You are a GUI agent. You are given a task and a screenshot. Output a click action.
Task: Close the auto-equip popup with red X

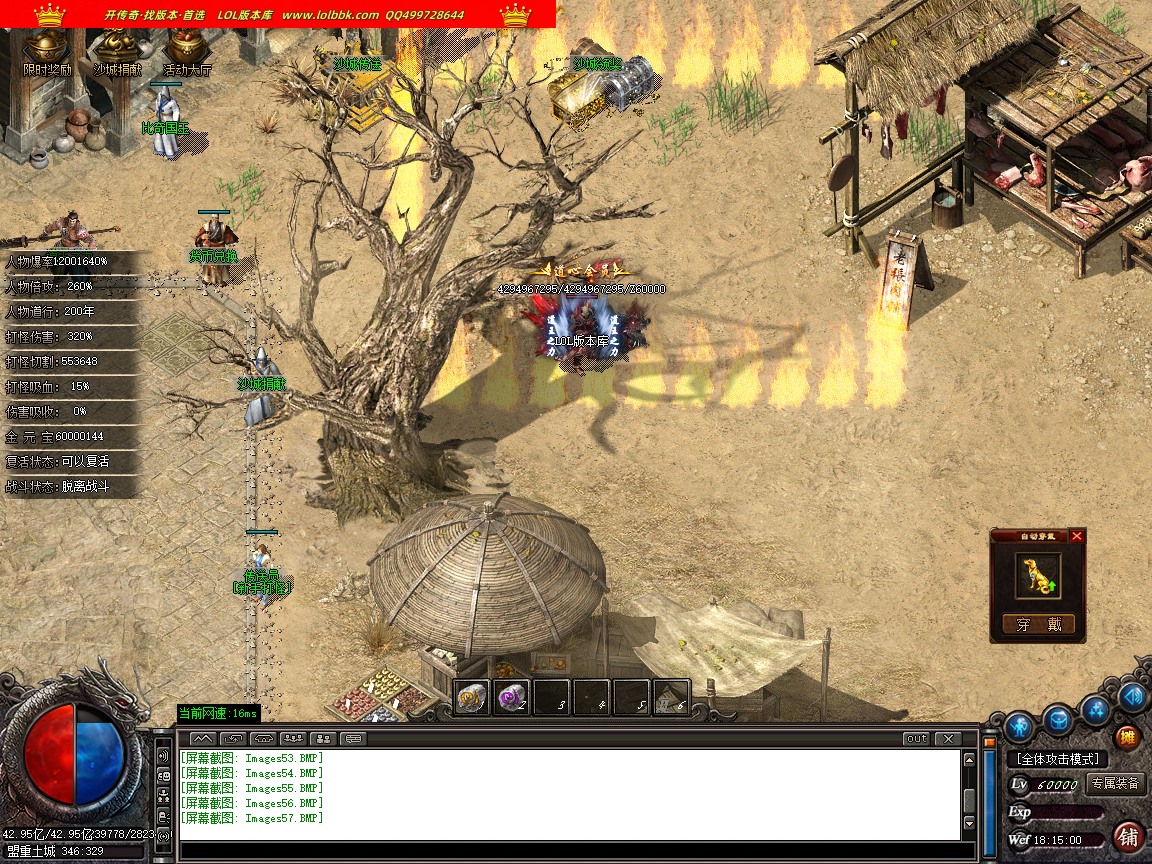tap(1077, 536)
